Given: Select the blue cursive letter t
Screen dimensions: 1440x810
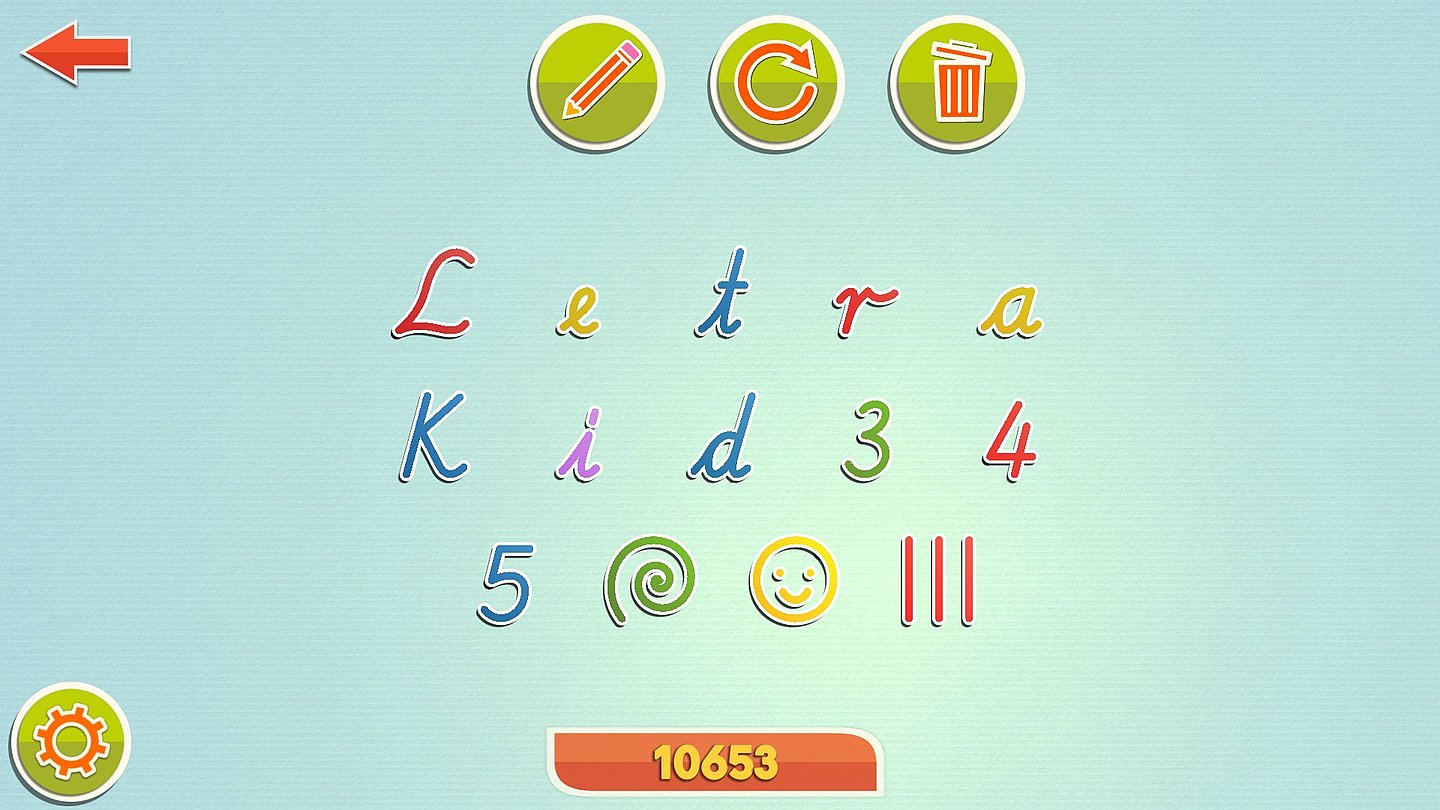Looking at the screenshot, I should tap(724, 295).
